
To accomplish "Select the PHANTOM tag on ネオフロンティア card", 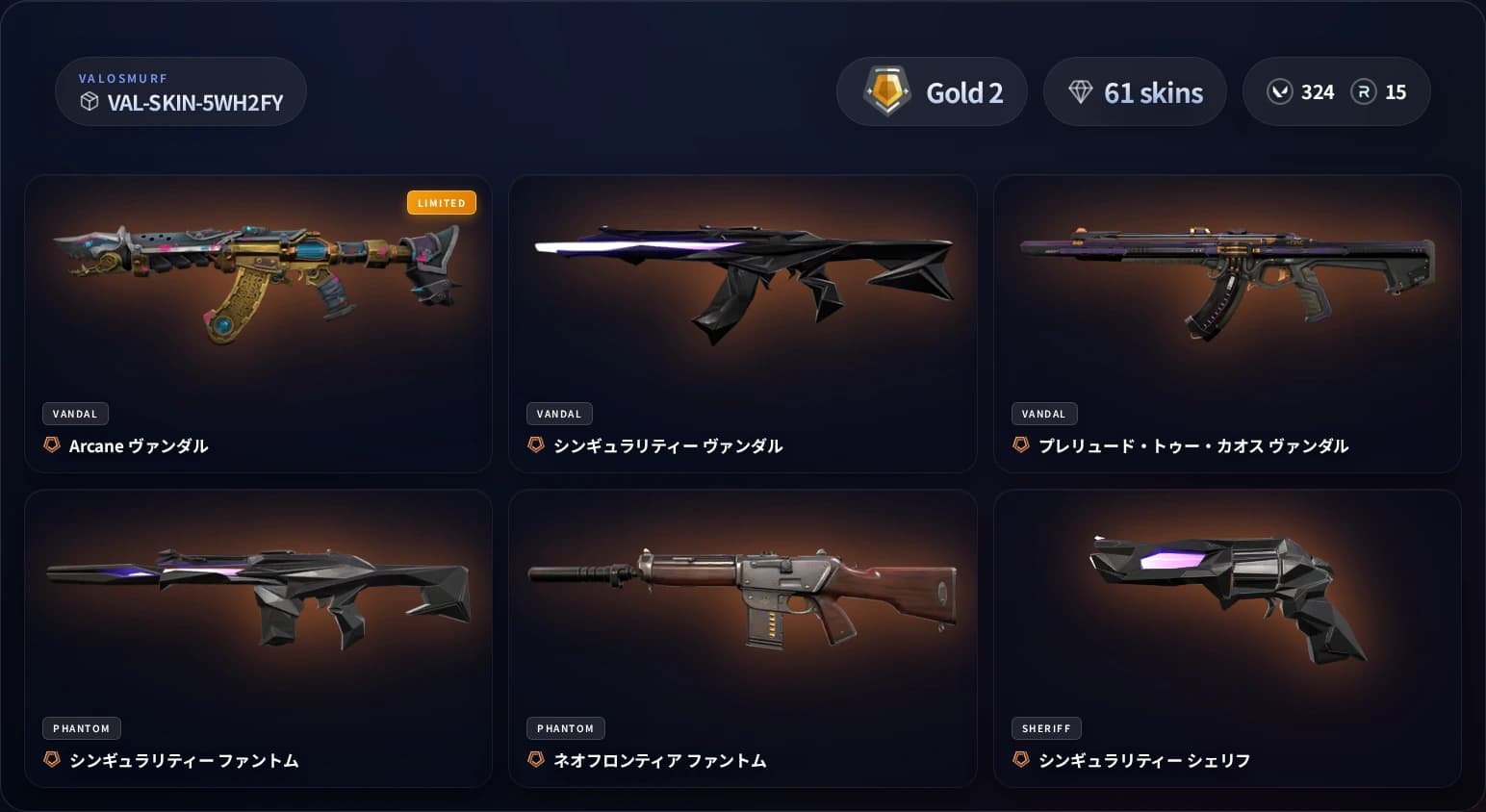I will [566, 728].
